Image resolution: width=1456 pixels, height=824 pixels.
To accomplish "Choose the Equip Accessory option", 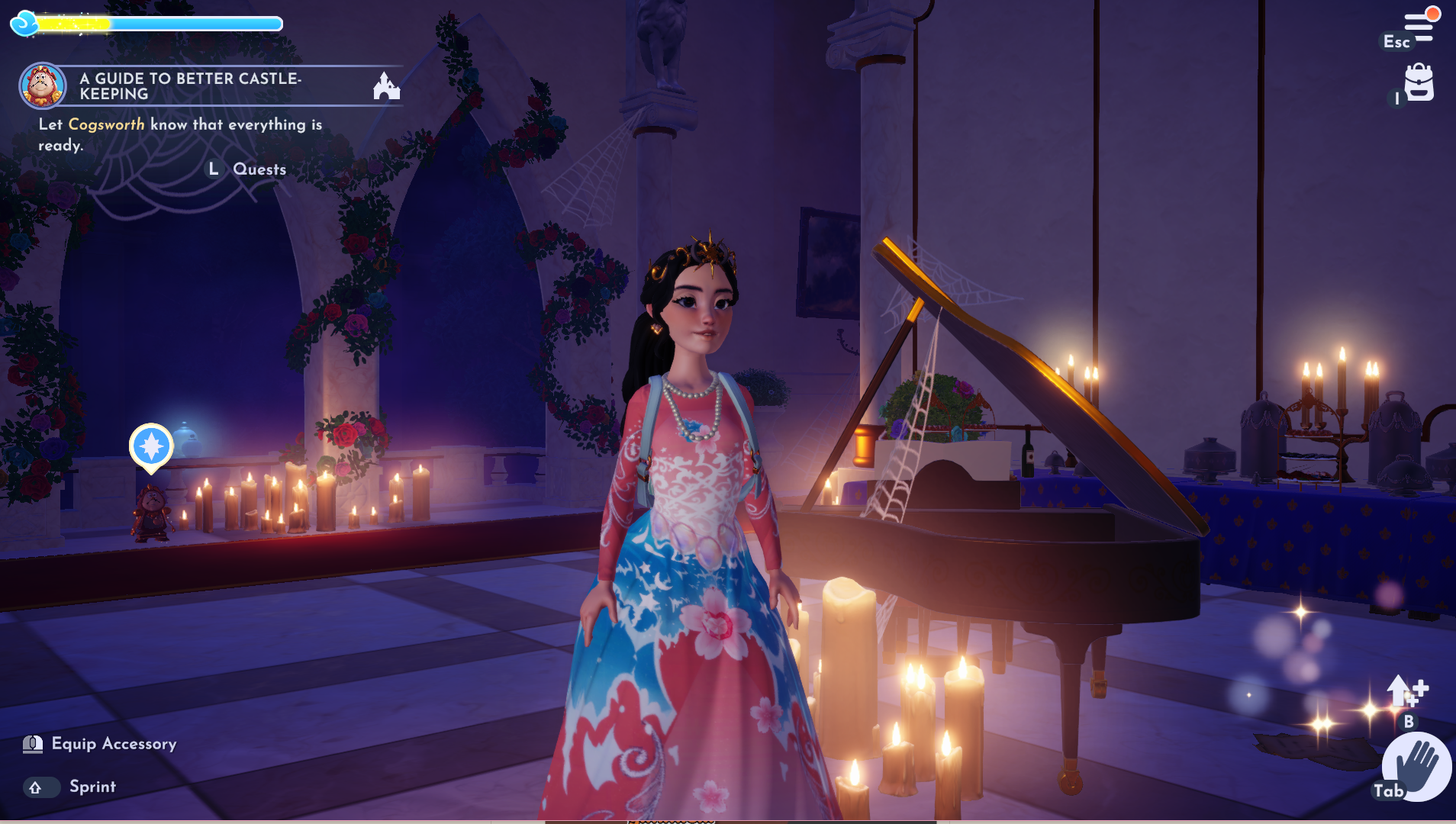I will (x=113, y=744).
